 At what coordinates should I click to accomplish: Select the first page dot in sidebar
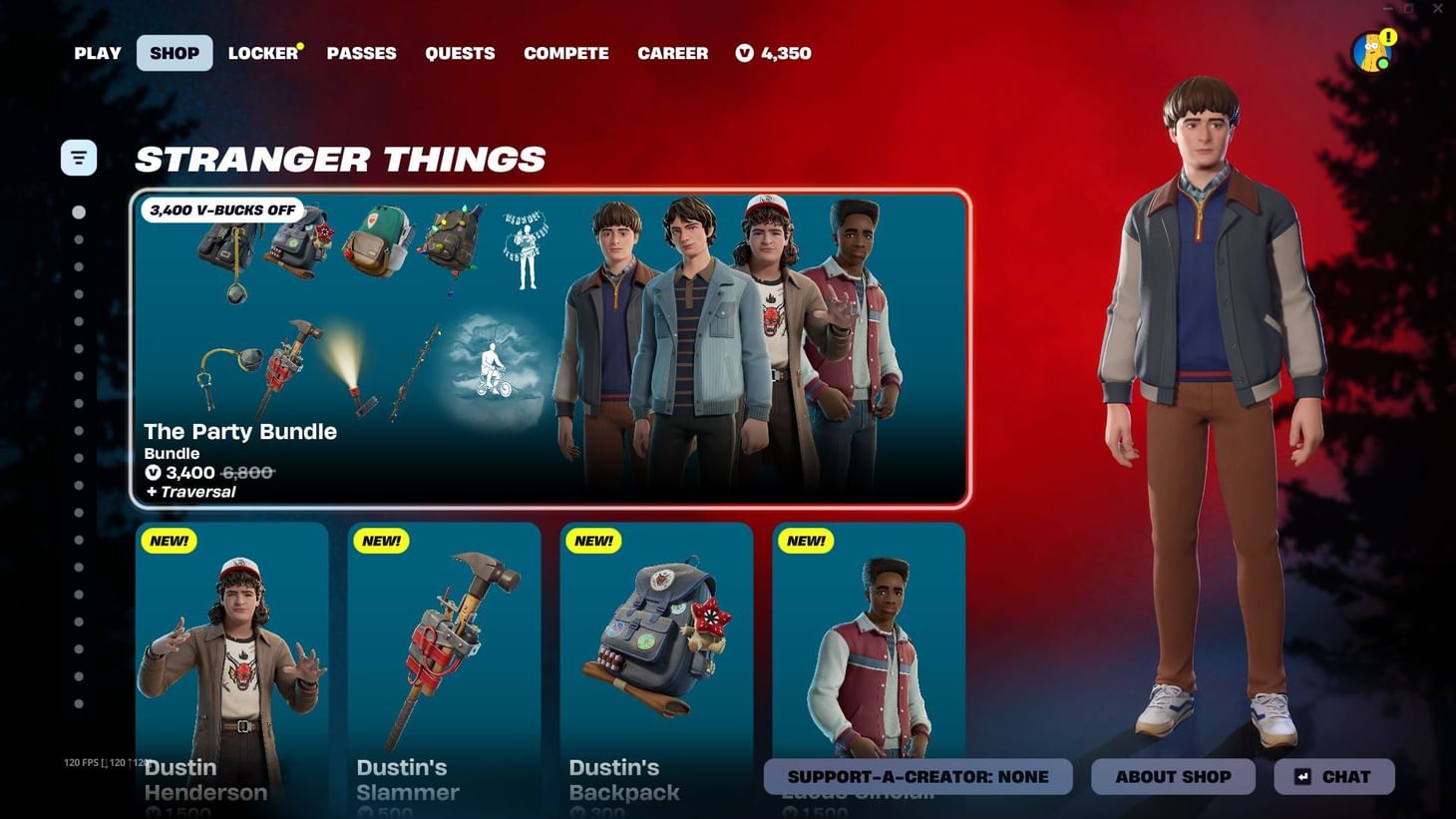78,211
